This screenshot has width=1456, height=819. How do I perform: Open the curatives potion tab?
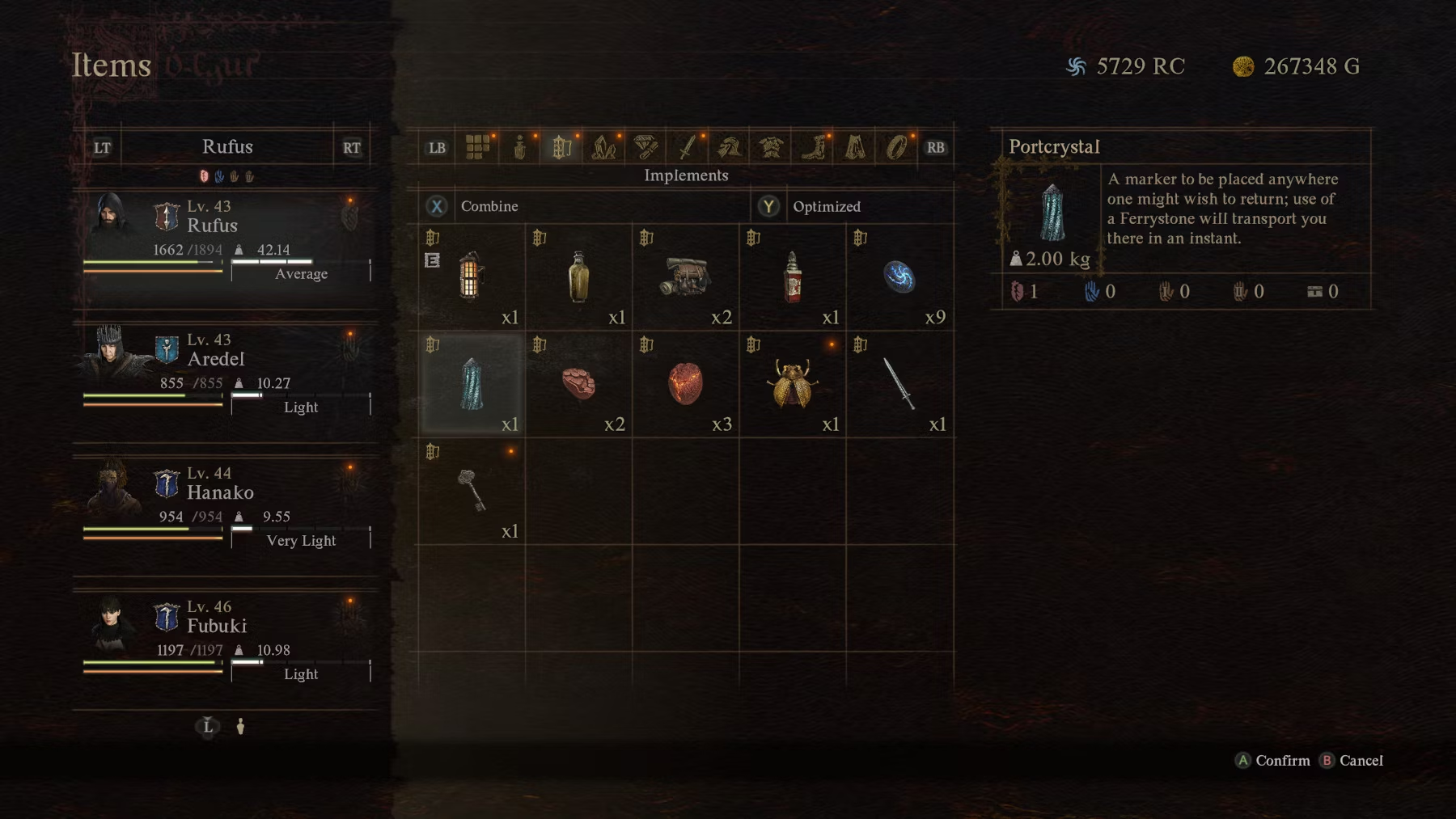coord(519,147)
